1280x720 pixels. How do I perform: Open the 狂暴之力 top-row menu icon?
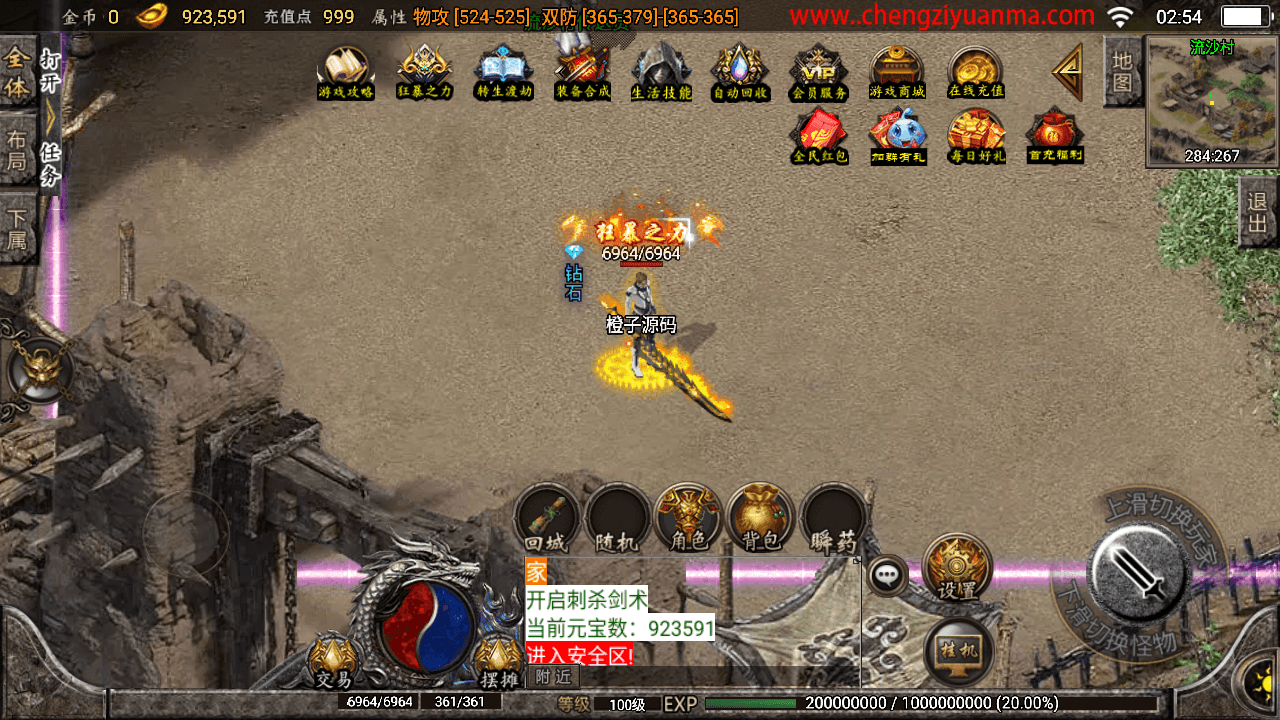pos(424,72)
